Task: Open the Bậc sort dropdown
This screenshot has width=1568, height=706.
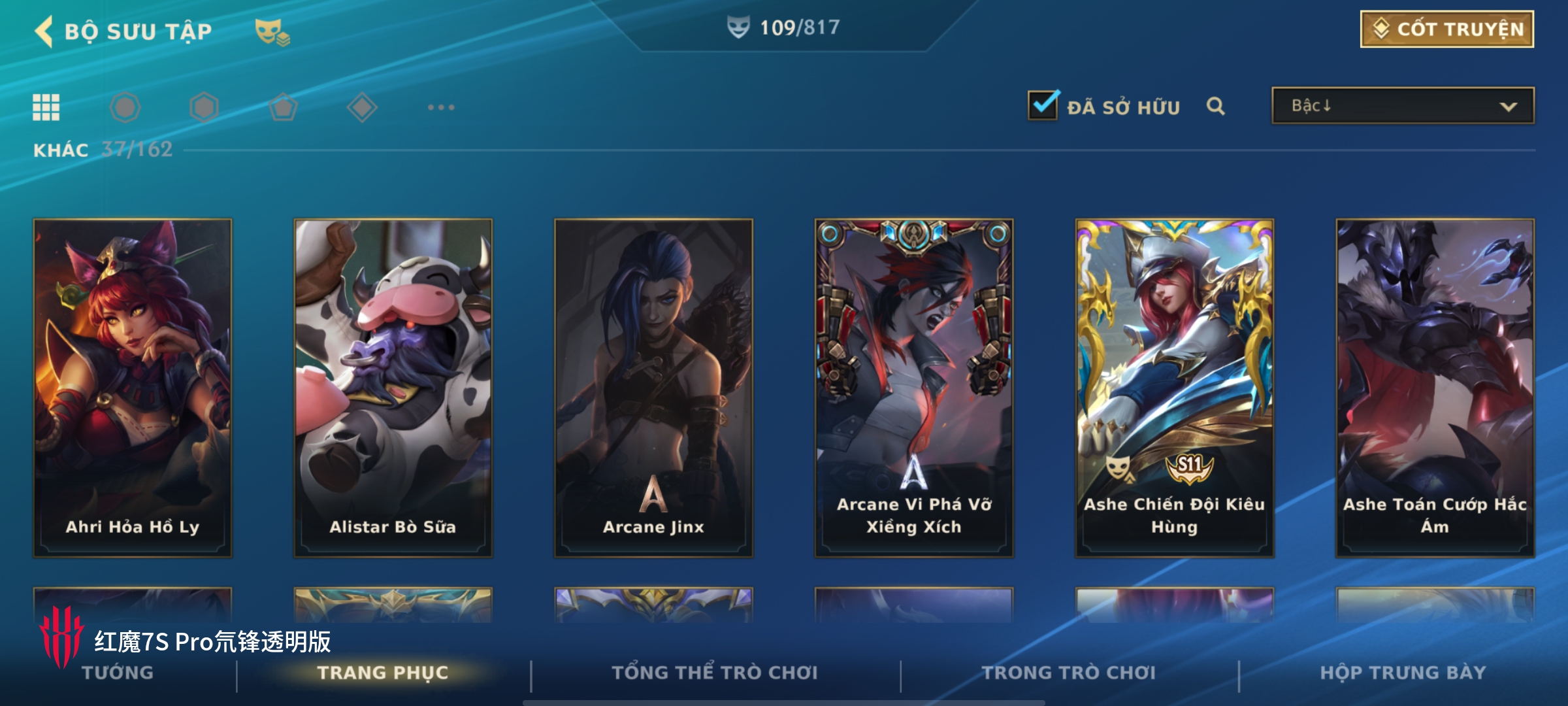Action: [x=1402, y=106]
